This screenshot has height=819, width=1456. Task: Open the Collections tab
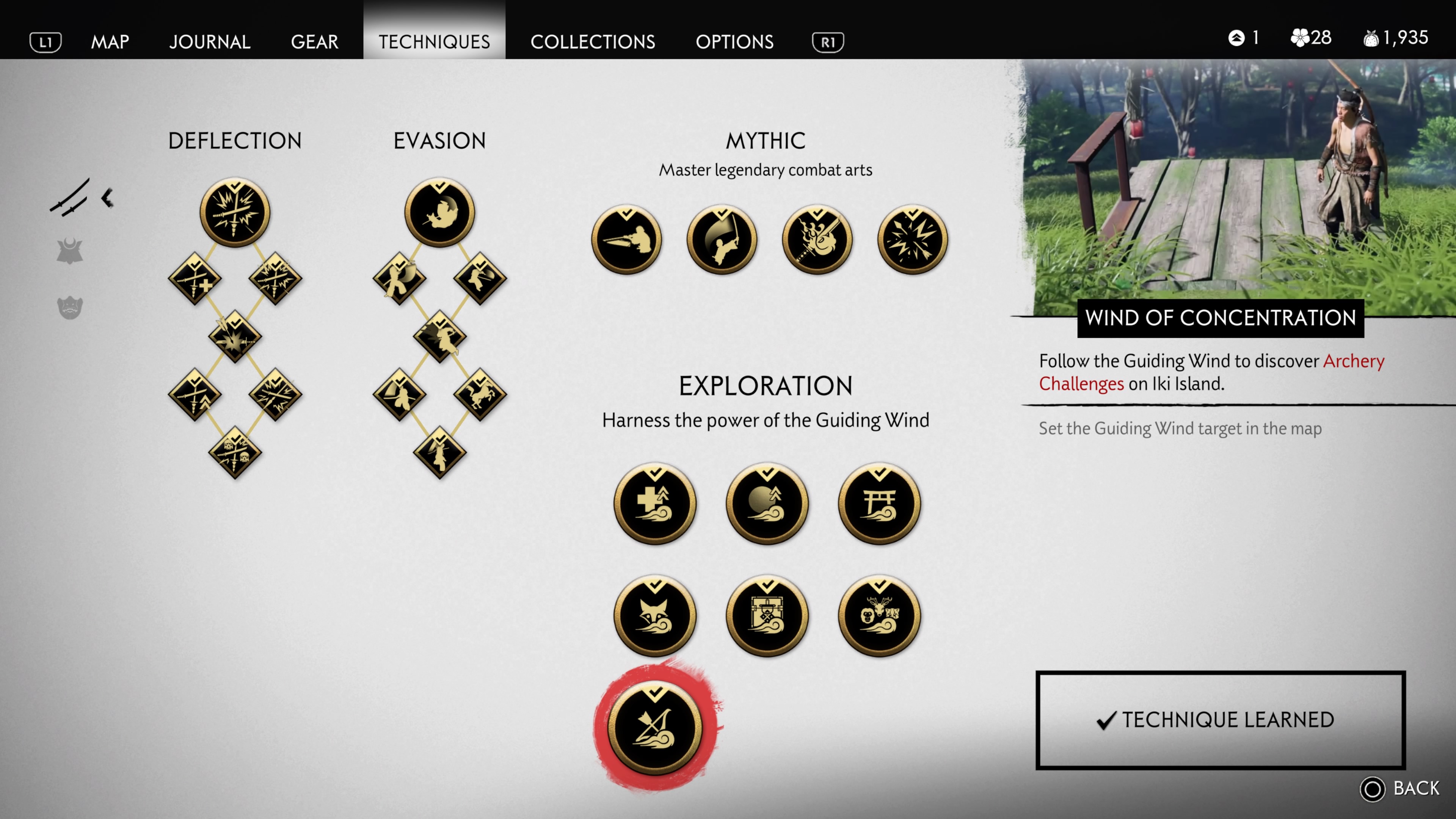[592, 41]
